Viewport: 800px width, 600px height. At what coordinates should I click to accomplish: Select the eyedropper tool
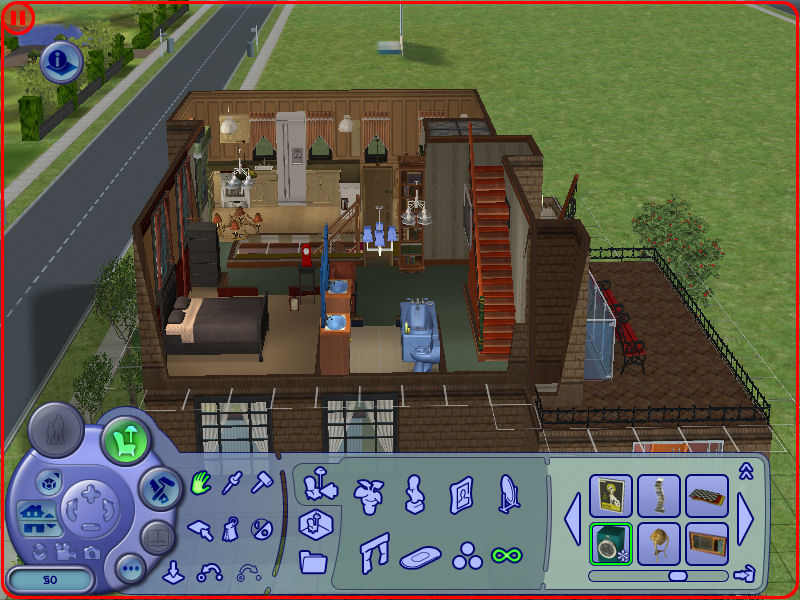click(x=232, y=483)
